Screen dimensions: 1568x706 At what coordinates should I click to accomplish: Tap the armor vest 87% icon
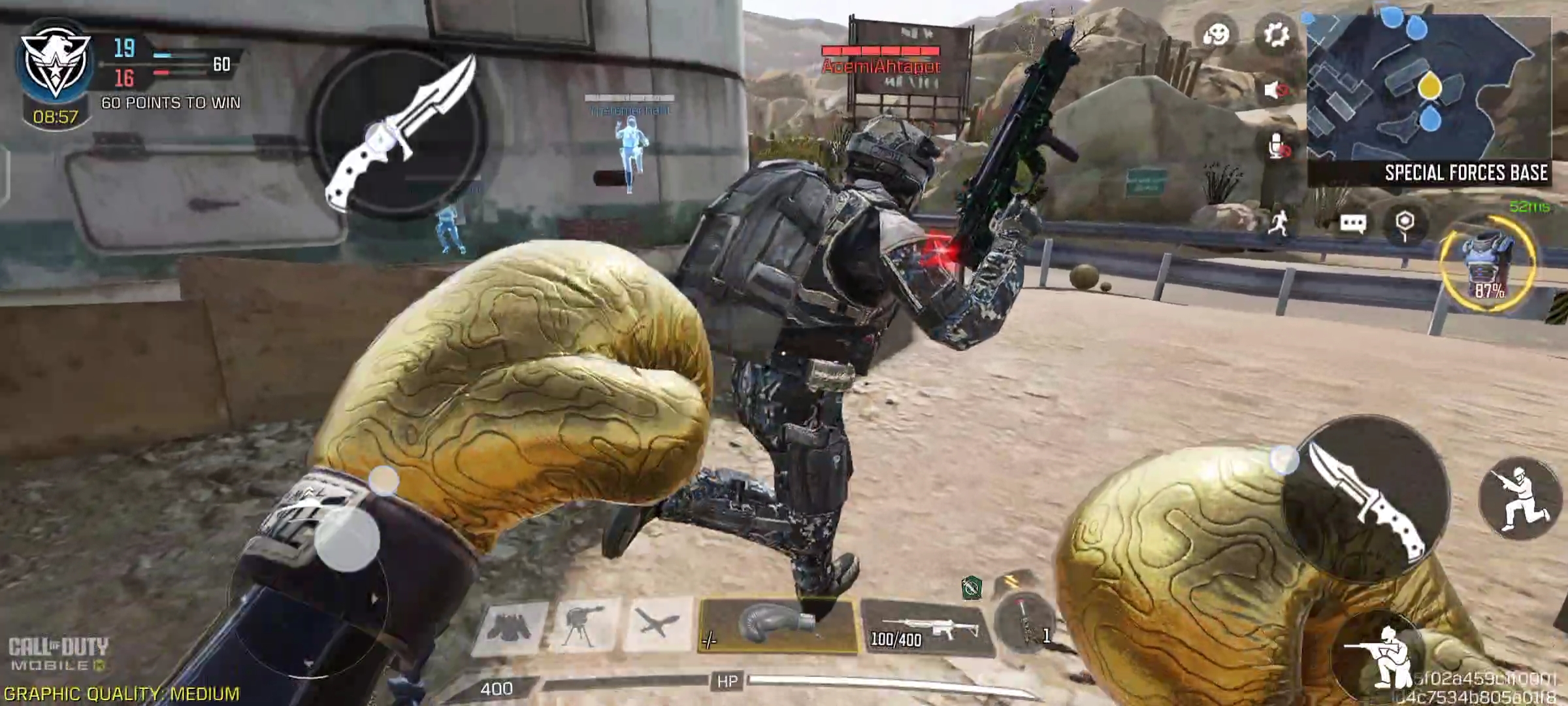[1488, 264]
